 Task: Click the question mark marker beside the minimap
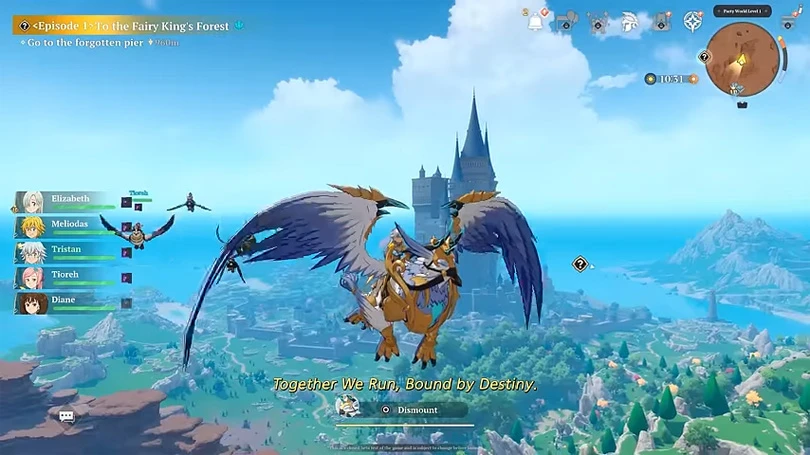point(704,57)
